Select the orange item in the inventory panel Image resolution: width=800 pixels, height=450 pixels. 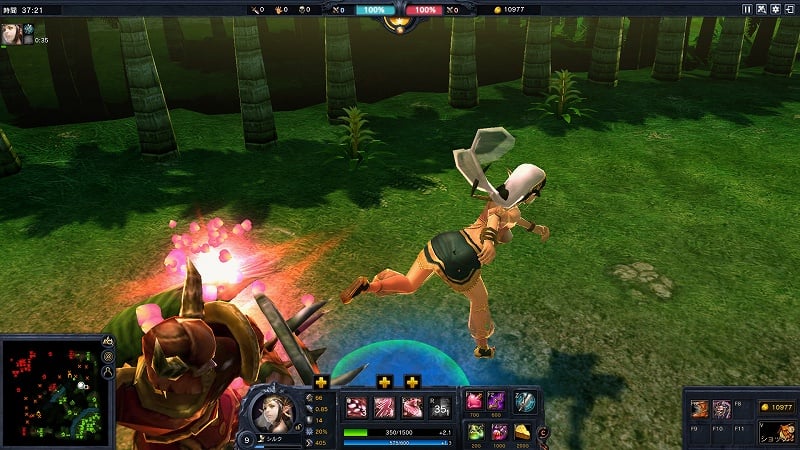[700, 409]
